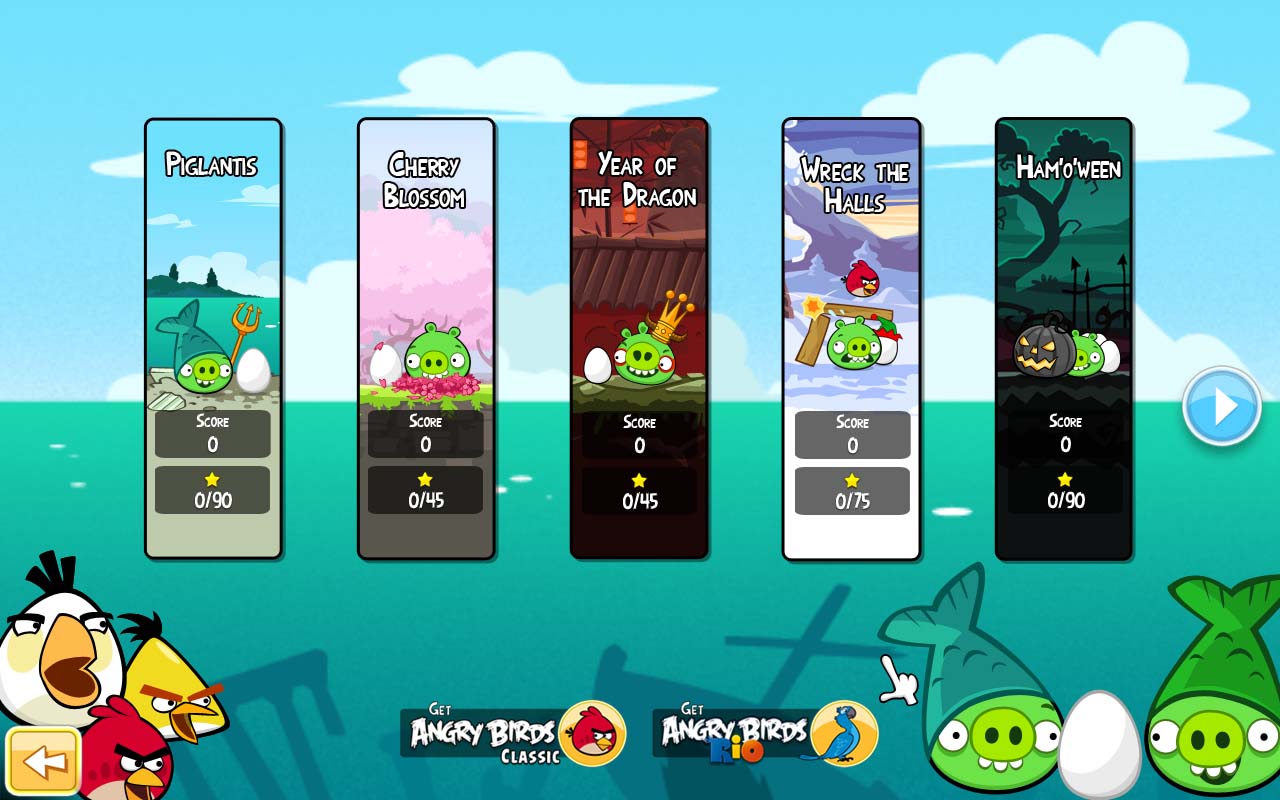Click the Score box on the Wreck the Halls card
Viewport: 1280px width, 800px height.
tap(851, 435)
